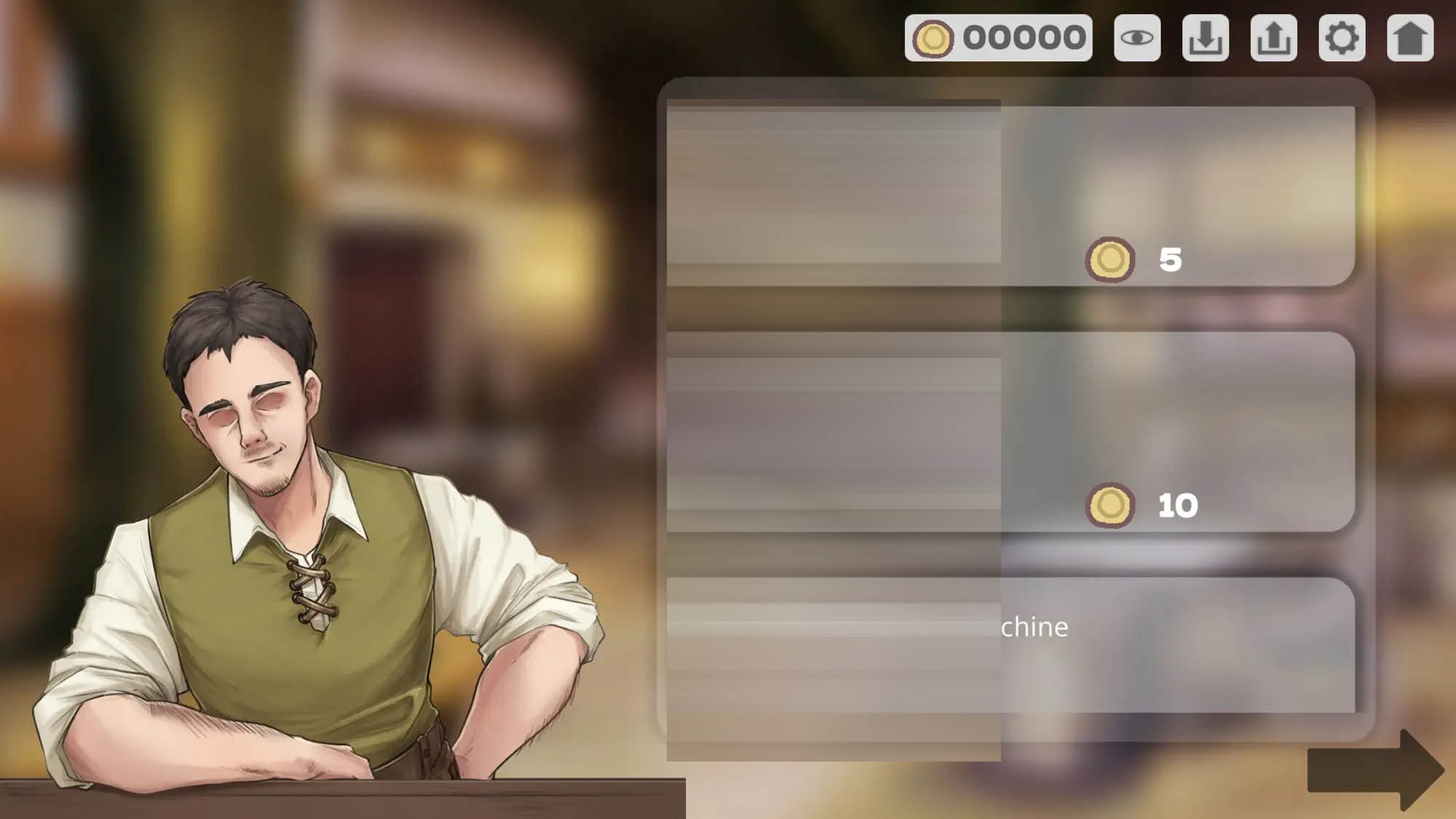
Task: Toggle the eye icon to hide interface
Action: 1136,38
